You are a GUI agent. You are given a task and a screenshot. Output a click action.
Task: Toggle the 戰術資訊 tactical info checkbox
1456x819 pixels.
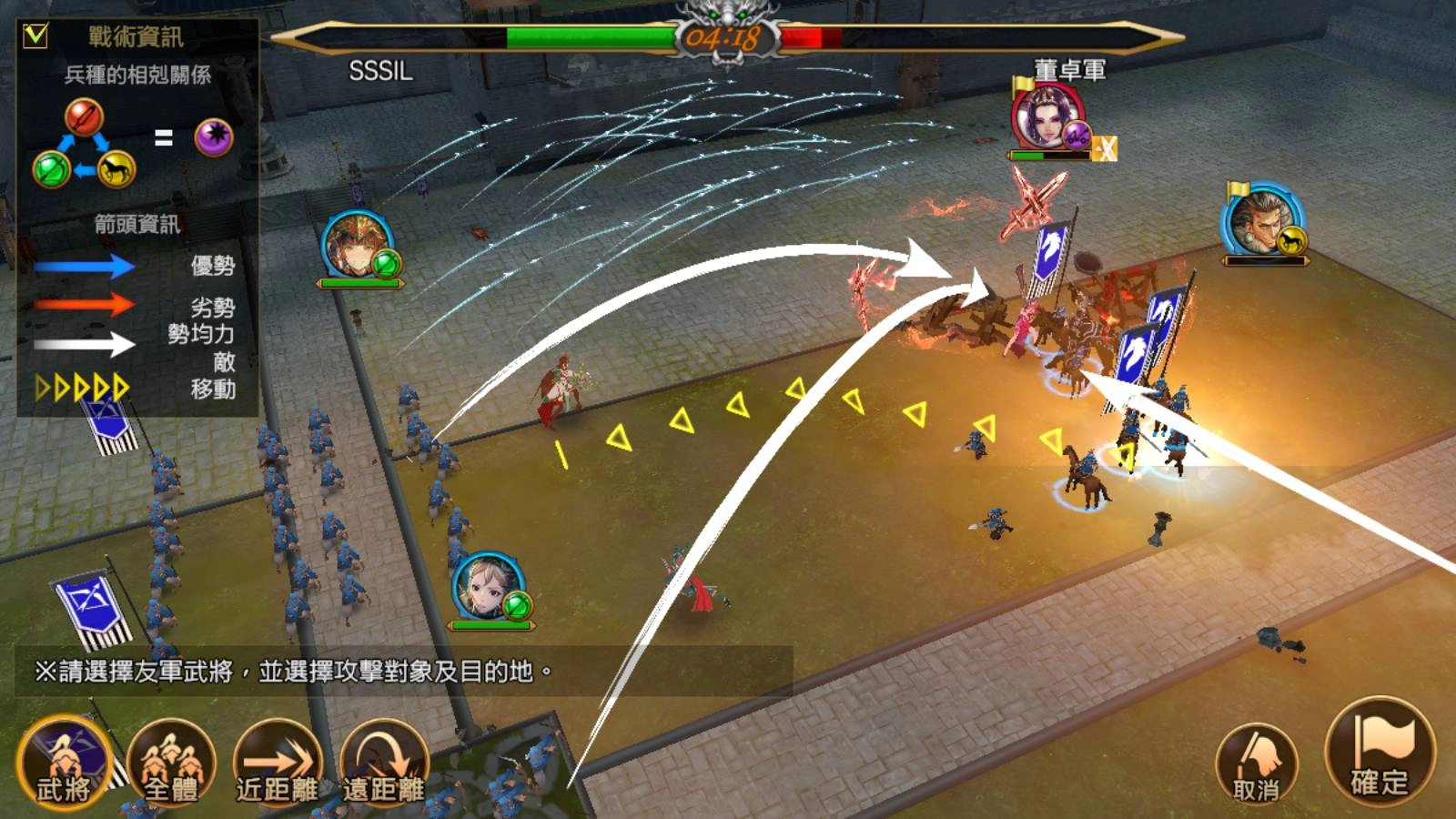tap(35, 35)
